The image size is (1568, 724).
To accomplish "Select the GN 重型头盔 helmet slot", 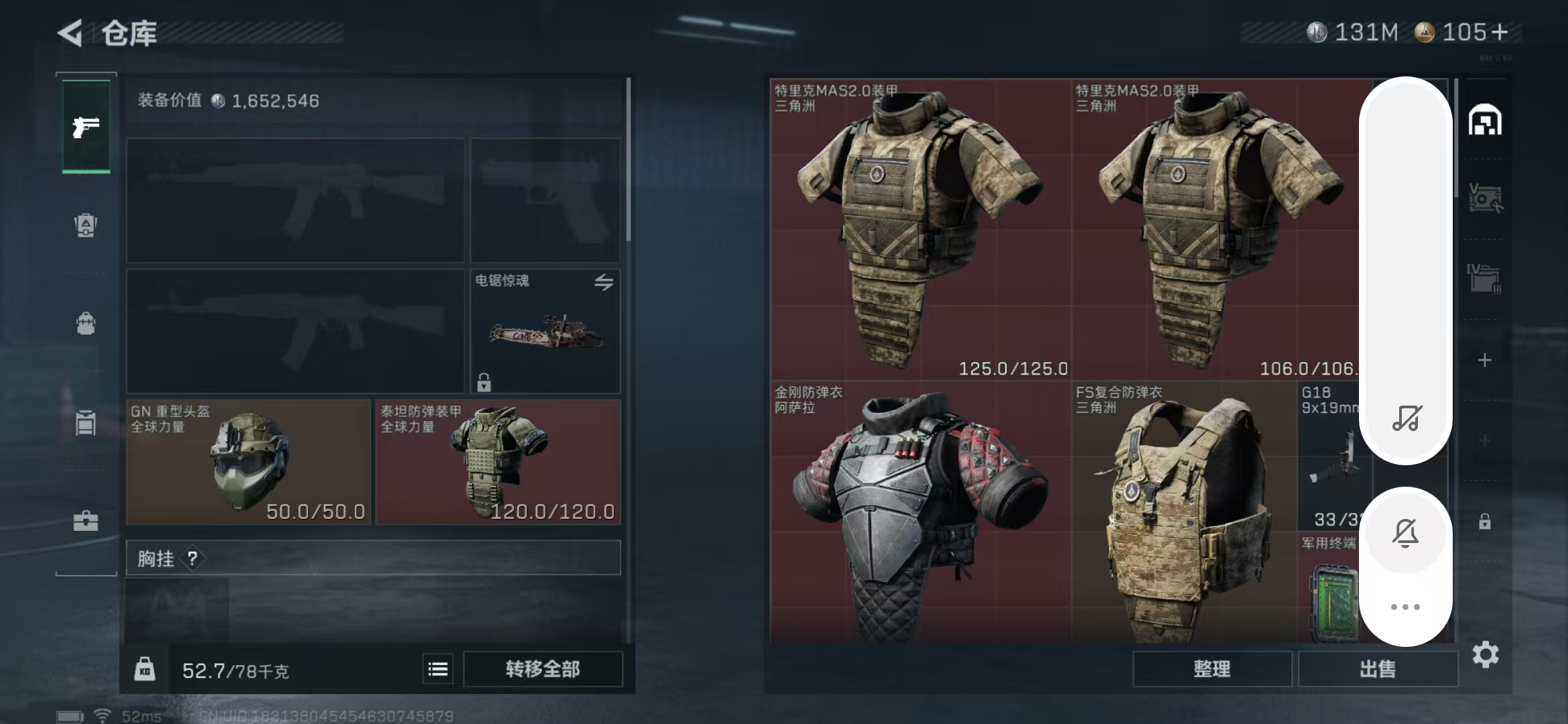I will point(248,462).
